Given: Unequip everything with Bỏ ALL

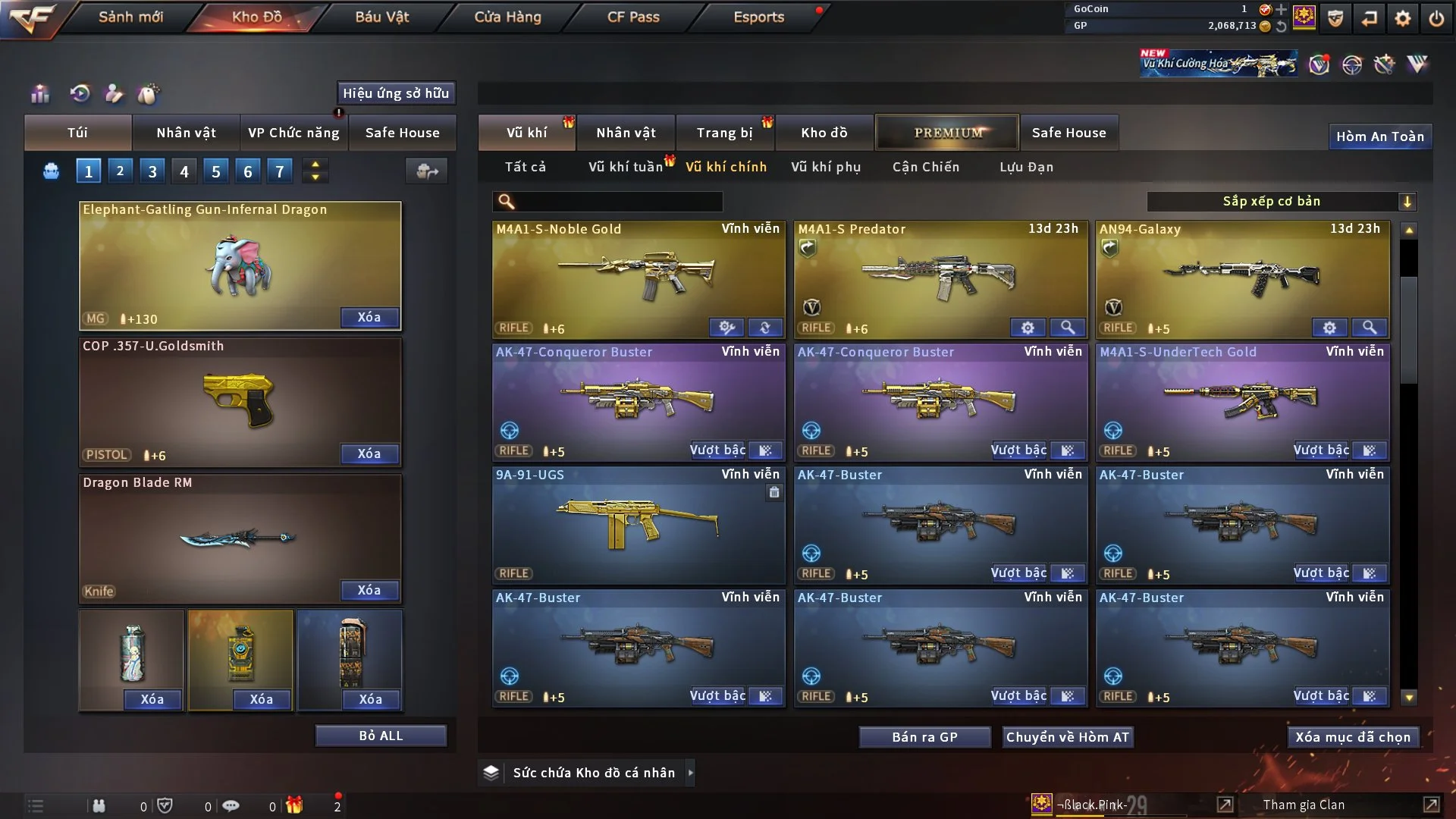Looking at the screenshot, I should tap(381, 736).
